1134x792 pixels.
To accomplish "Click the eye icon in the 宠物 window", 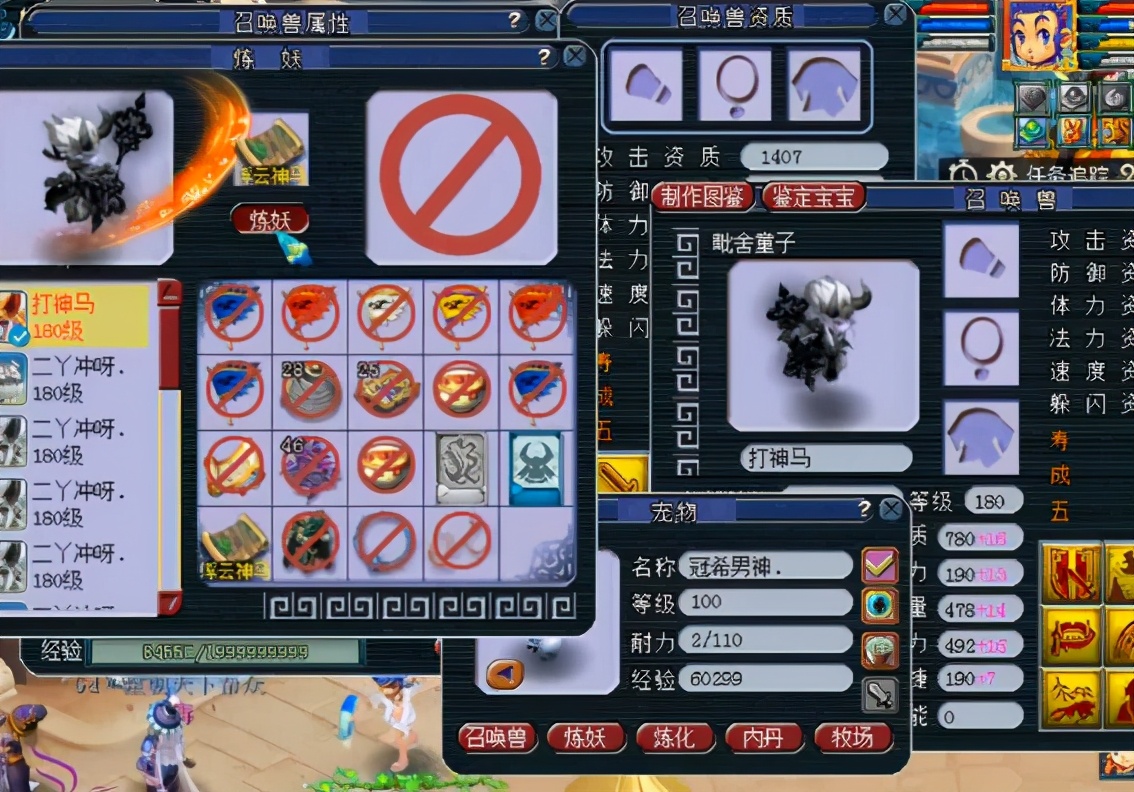I will click(880, 605).
